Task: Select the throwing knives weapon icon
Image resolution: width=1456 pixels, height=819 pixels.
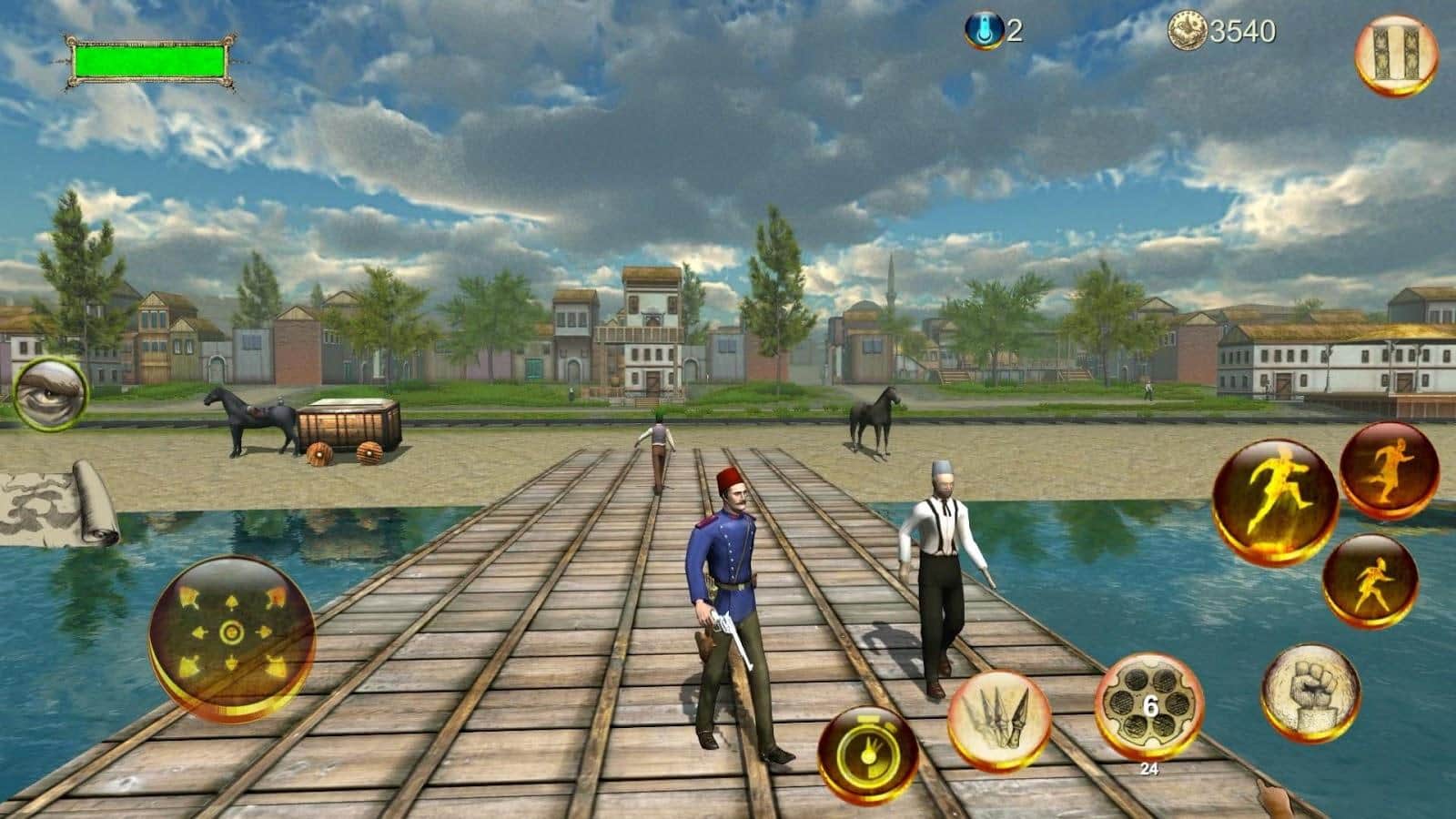Action: click(998, 719)
